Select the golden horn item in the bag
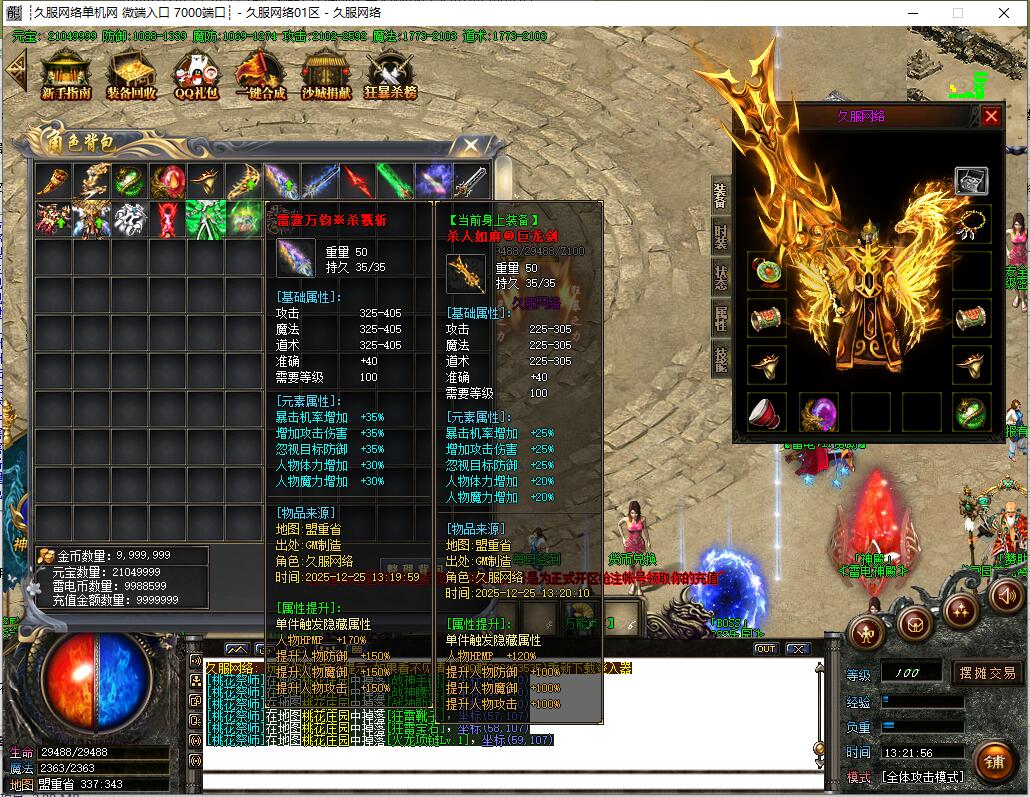The height and width of the screenshot is (797, 1030). [52, 181]
